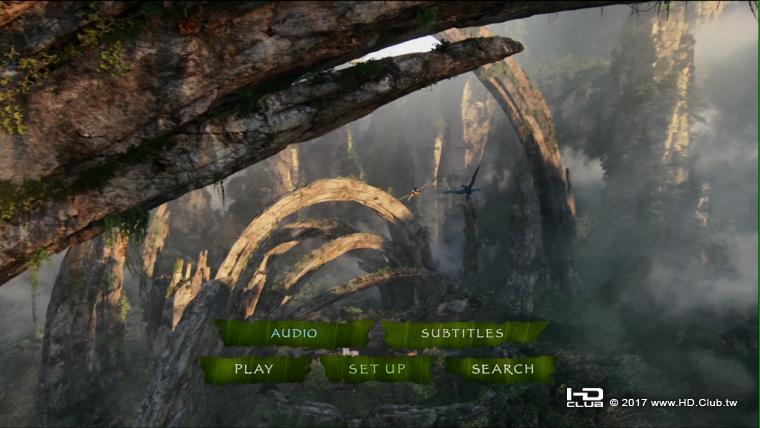Select the Subtitles option

462,333
